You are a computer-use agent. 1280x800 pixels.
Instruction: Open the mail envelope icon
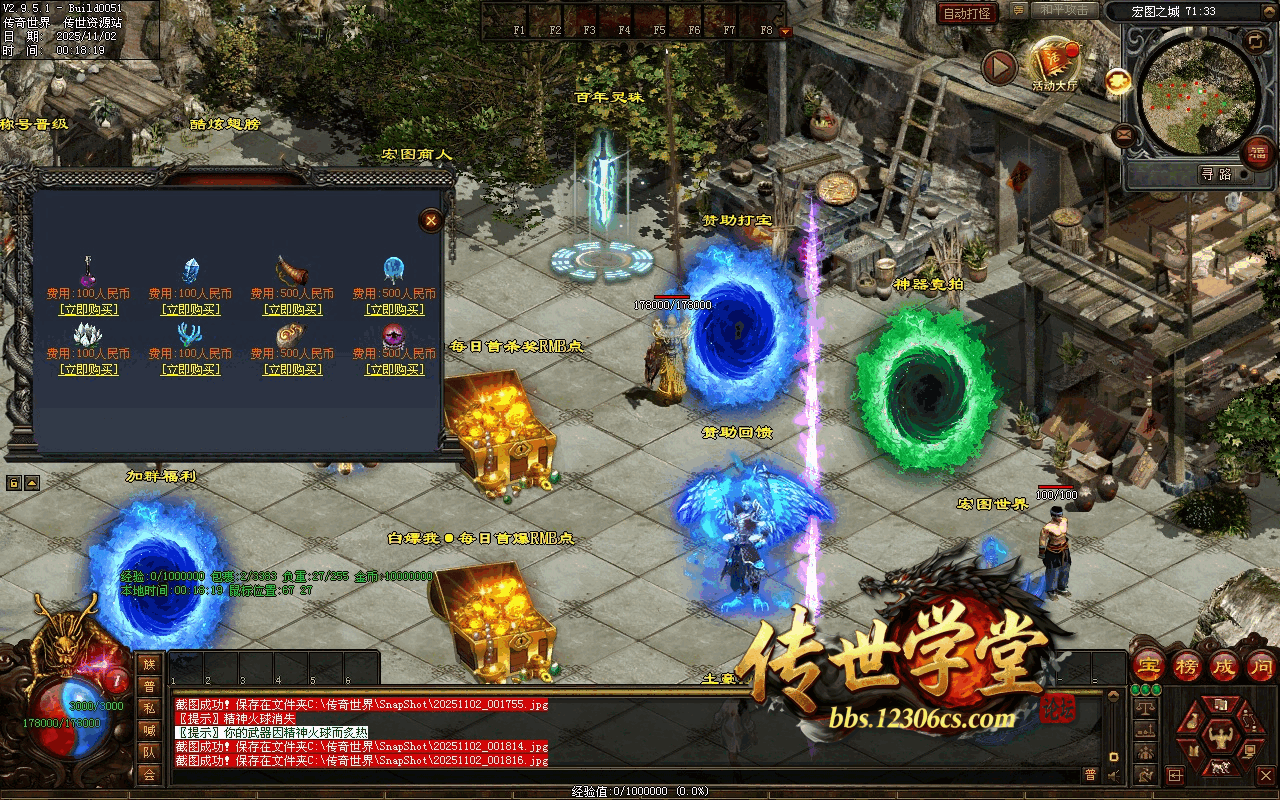[x=1125, y=133]
